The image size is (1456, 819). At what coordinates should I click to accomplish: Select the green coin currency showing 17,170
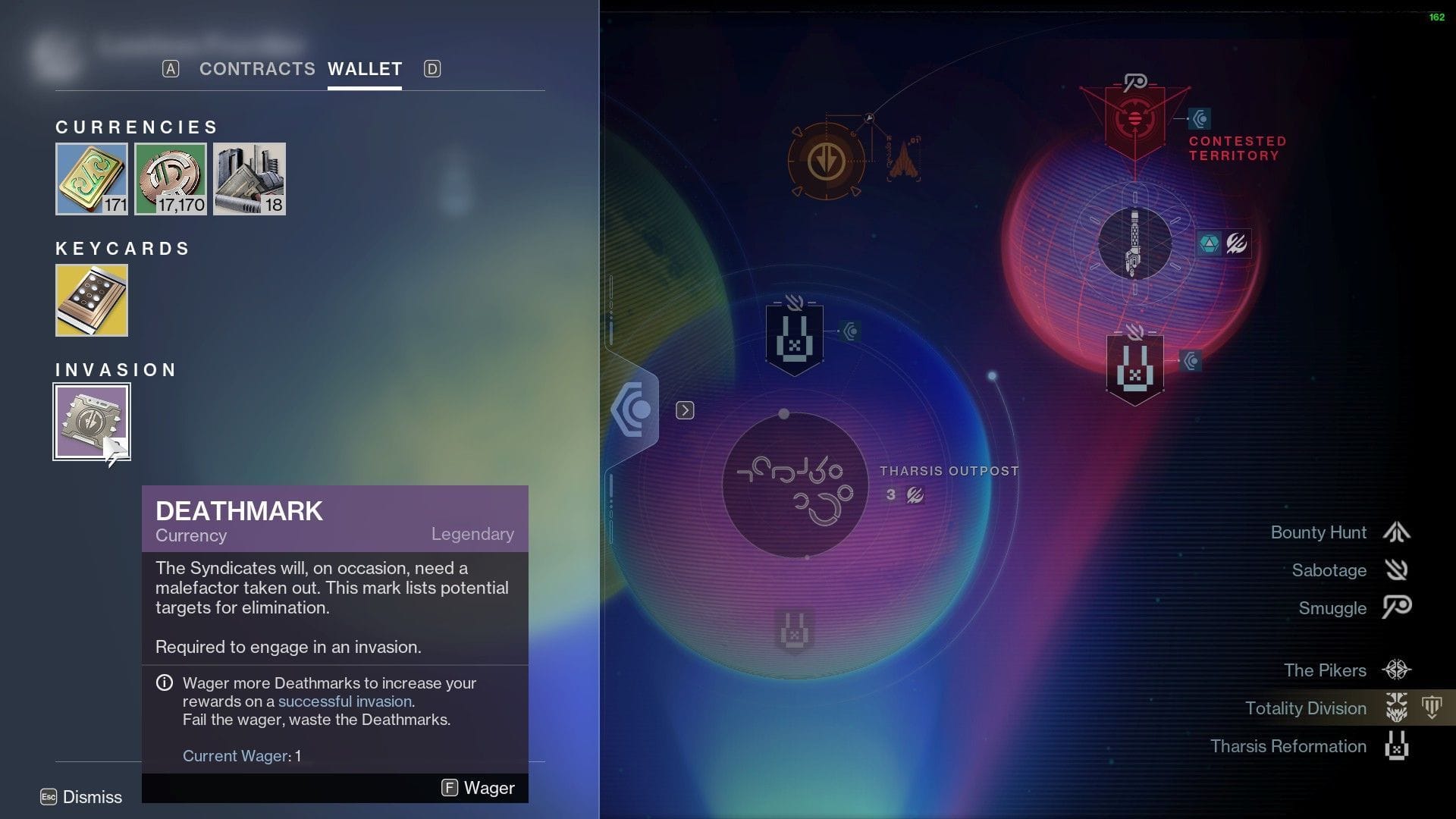[x=170, y=178]
